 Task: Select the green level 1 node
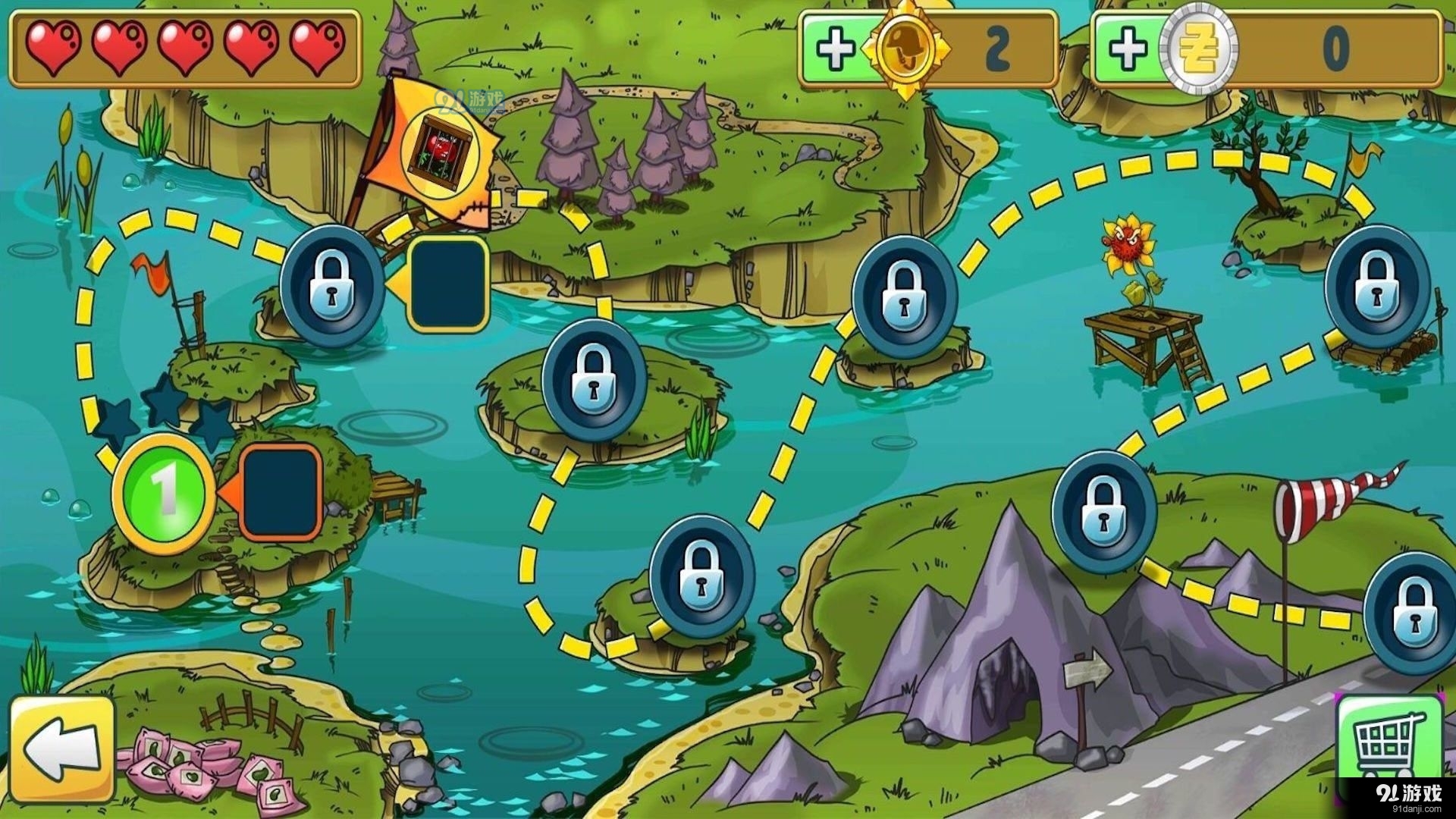click(x=164, y=493)
